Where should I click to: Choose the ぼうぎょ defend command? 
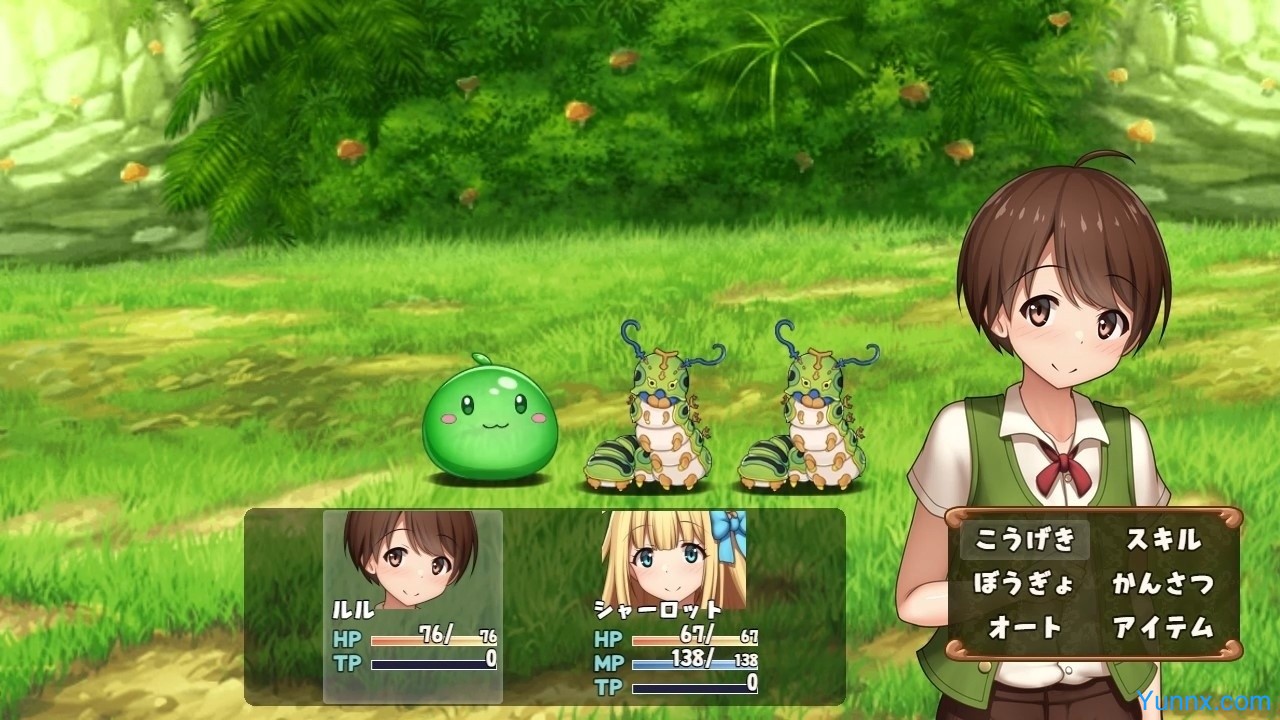(1024, 584)
